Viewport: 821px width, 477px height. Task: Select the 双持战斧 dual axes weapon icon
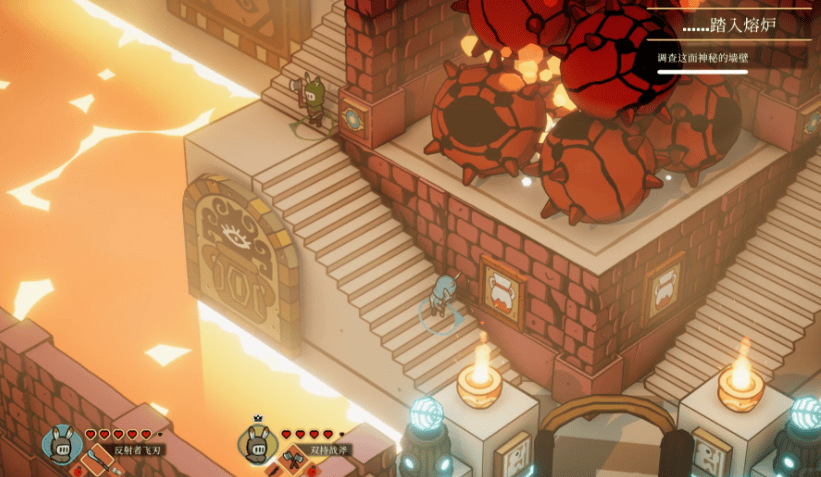[293, 458]
